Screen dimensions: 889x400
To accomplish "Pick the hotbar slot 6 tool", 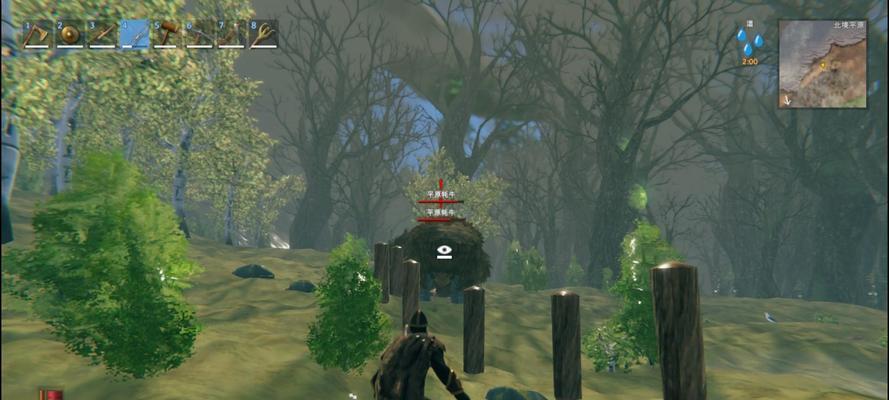I will (x=199, y=34).
